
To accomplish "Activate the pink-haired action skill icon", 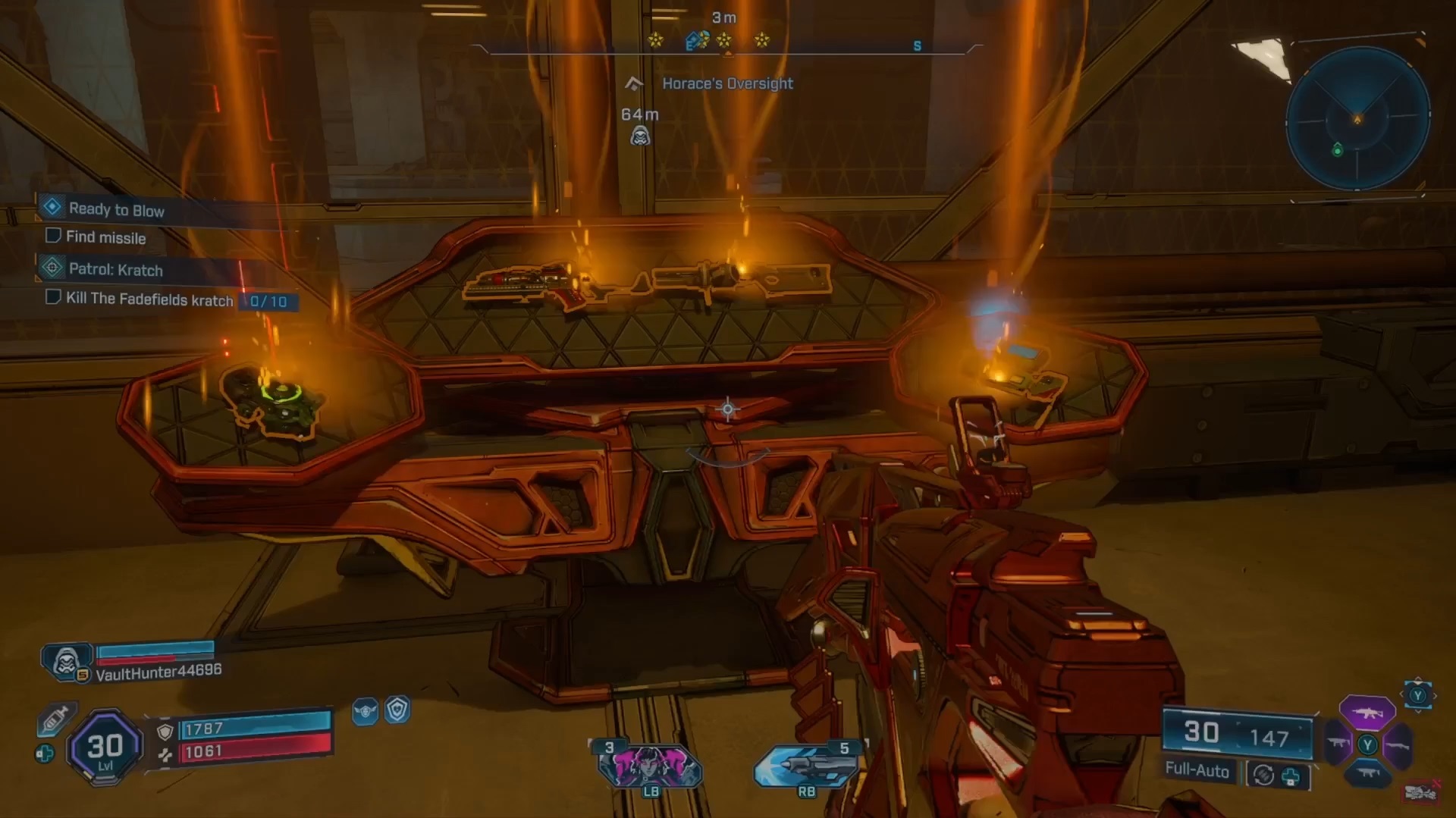I will pos(651,766).
